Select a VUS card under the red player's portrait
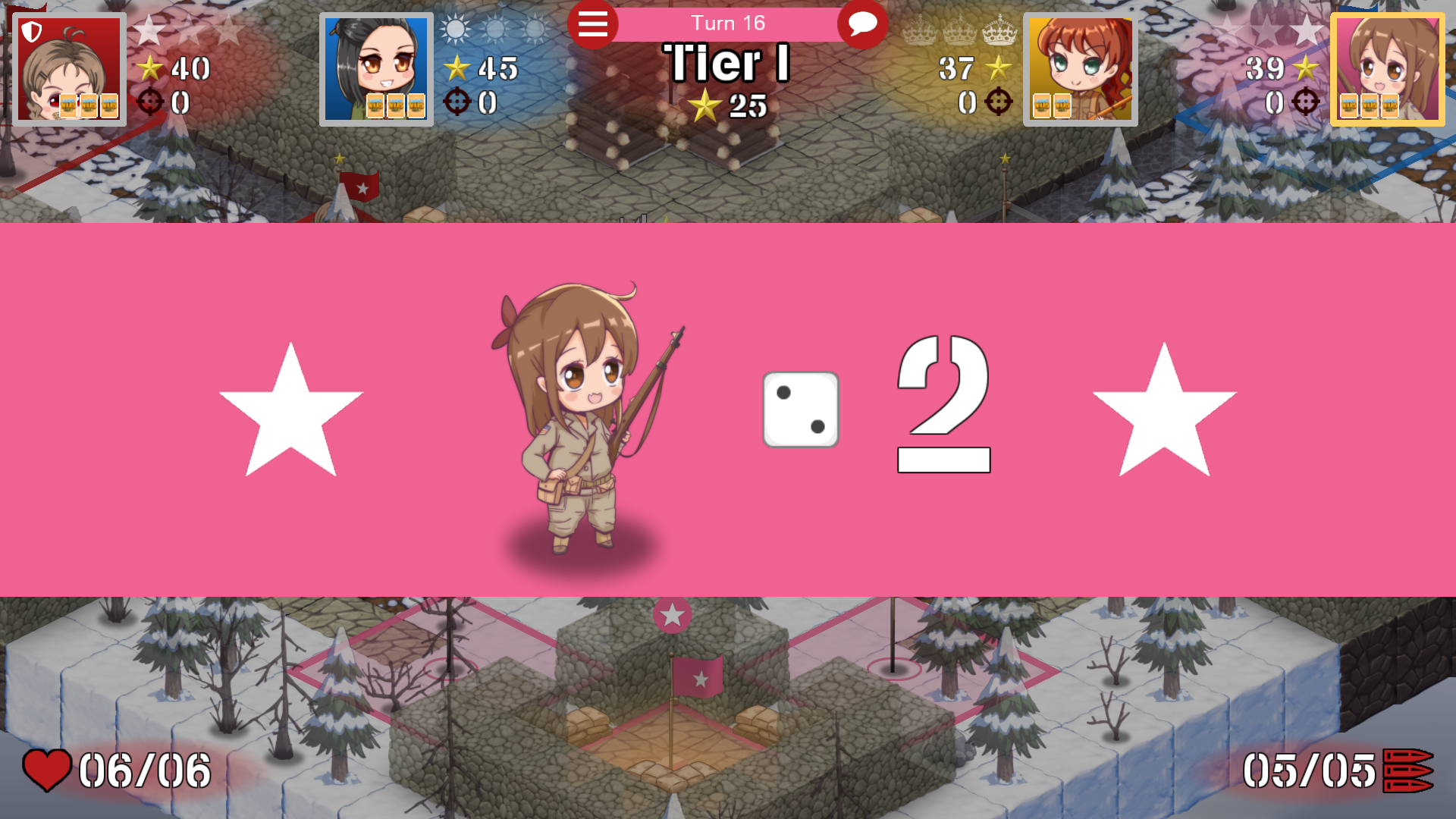Image resolution: width=1456 pixels, height=819 pixels. pos(88,105)
